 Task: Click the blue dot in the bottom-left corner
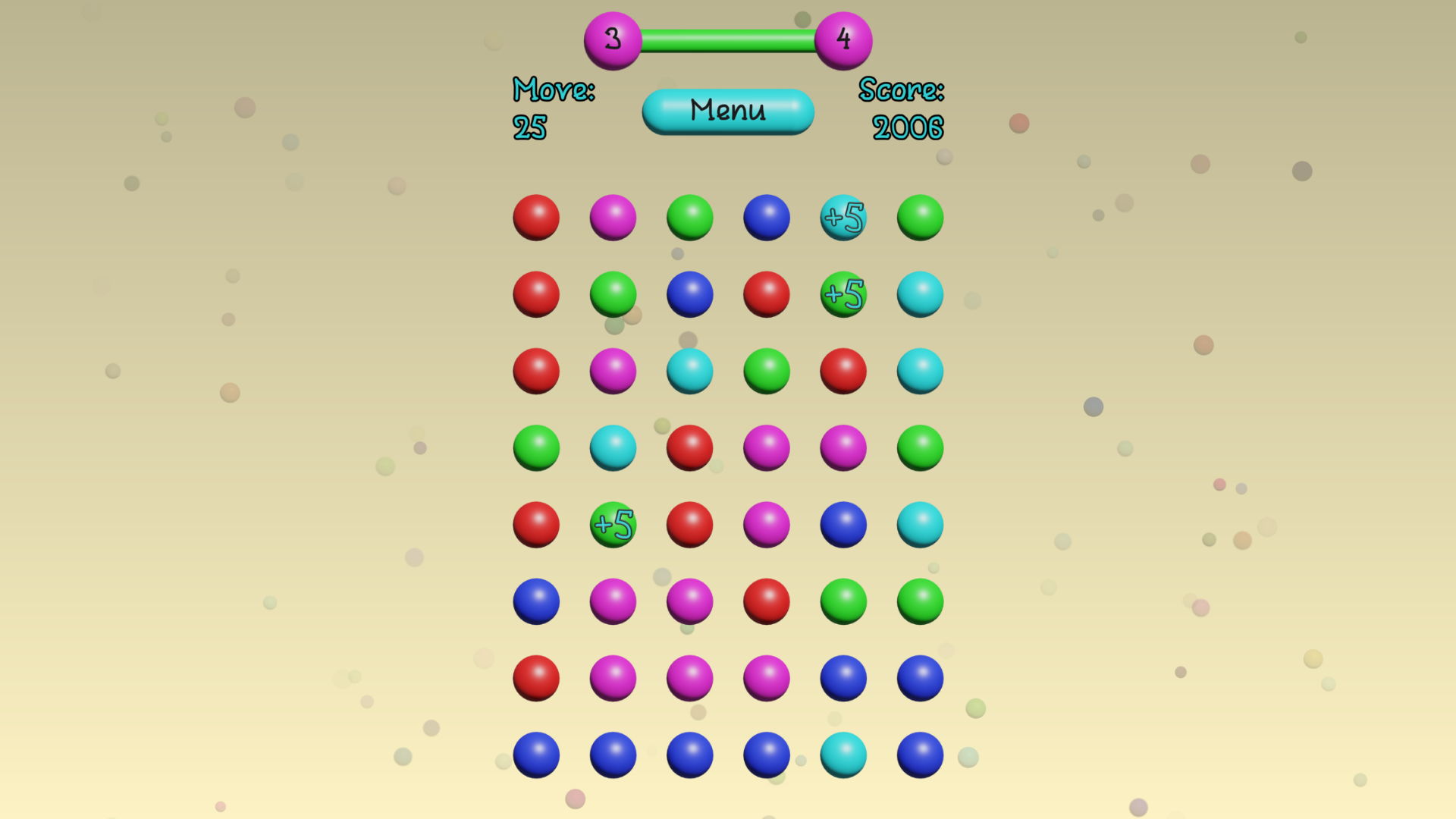click(536, 755)
